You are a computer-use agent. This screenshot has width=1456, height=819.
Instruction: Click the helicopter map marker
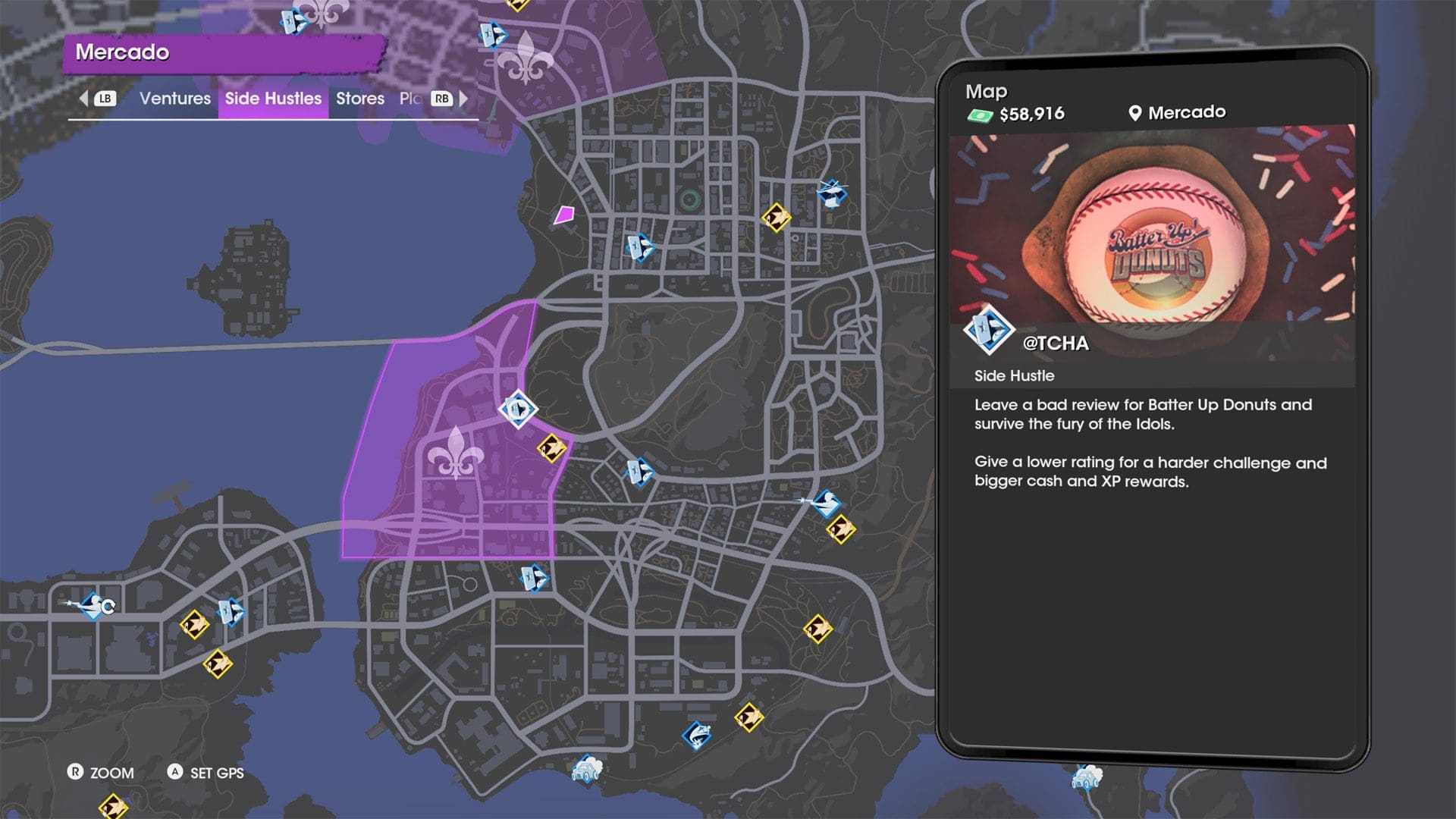[831, 191]
